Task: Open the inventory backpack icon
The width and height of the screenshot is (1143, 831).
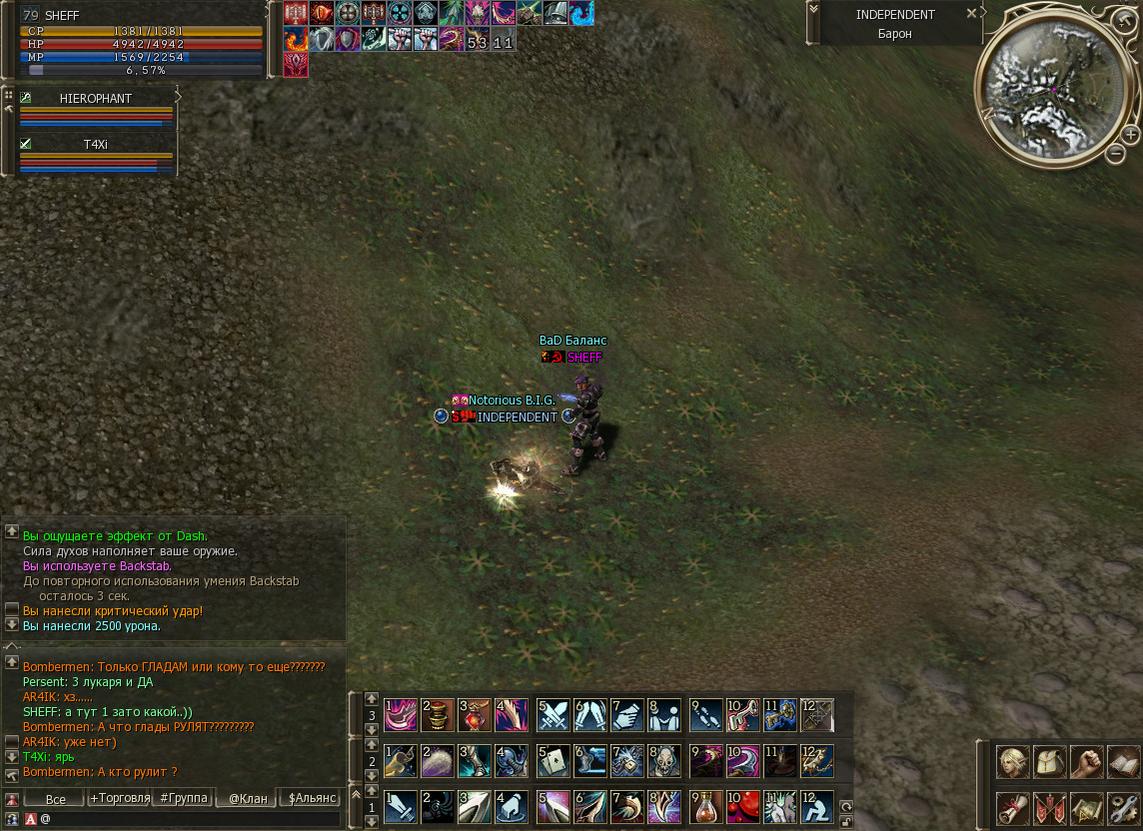Action: (x=1049, y=762)
